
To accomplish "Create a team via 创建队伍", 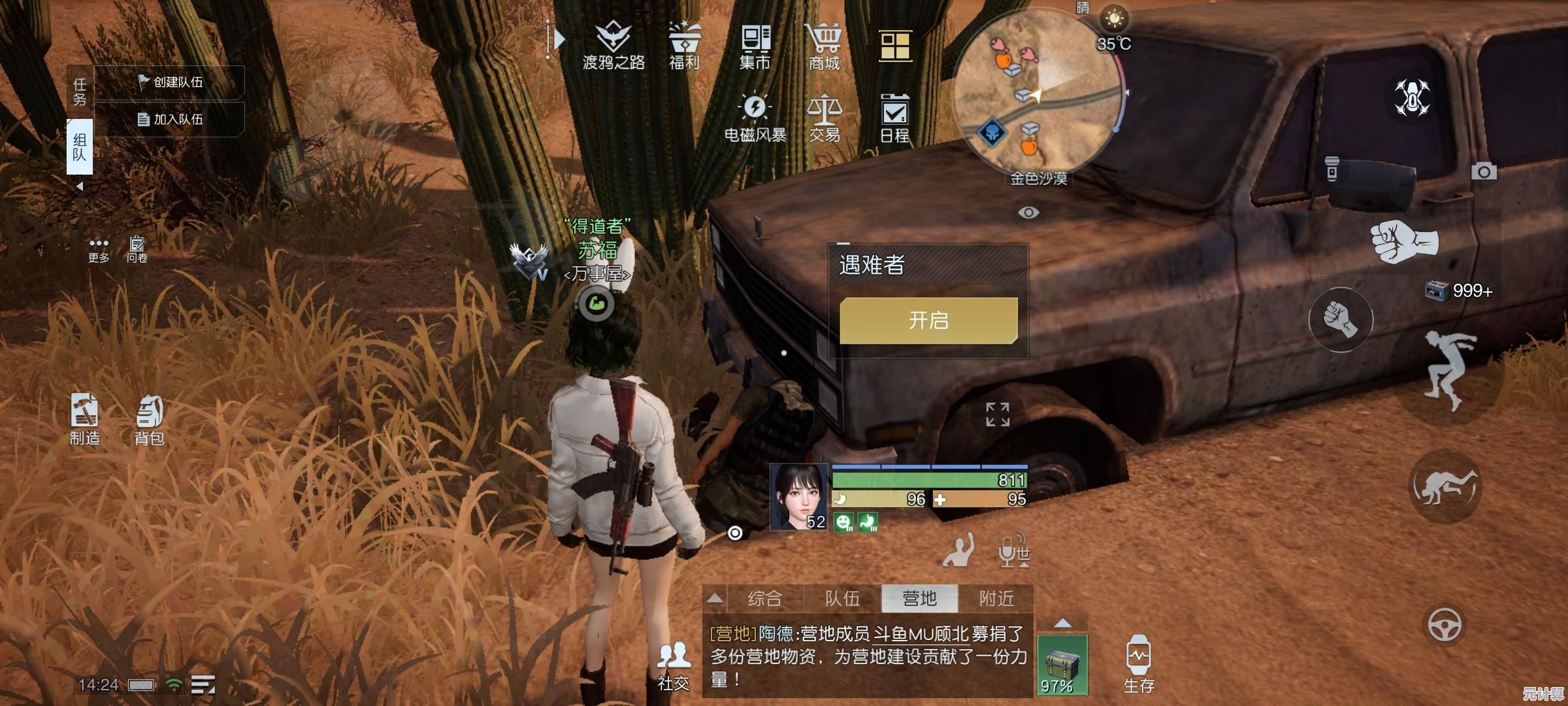I will click(x=170, y=82).
